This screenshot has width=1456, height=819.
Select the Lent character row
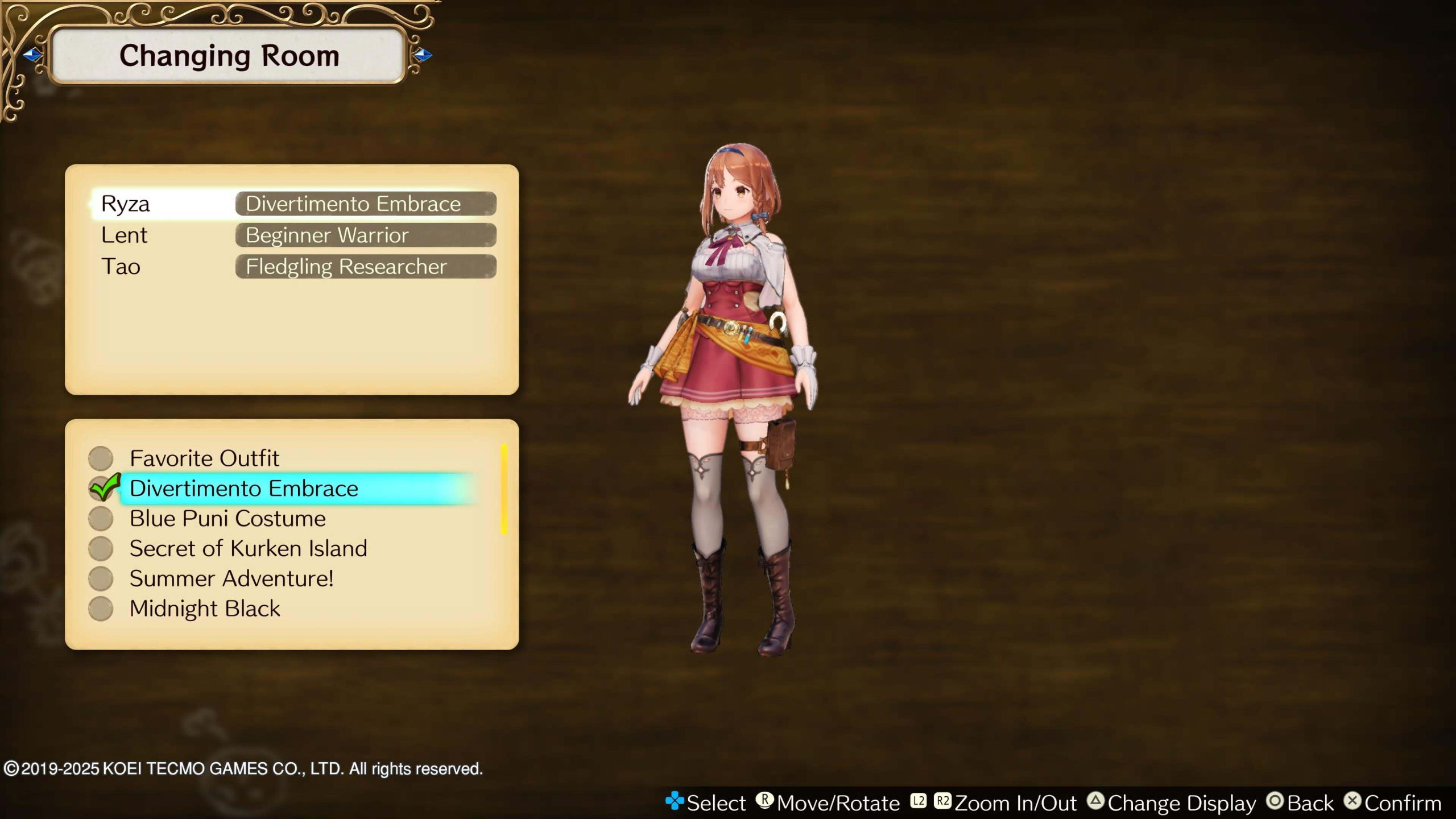[x=124, y=235]
